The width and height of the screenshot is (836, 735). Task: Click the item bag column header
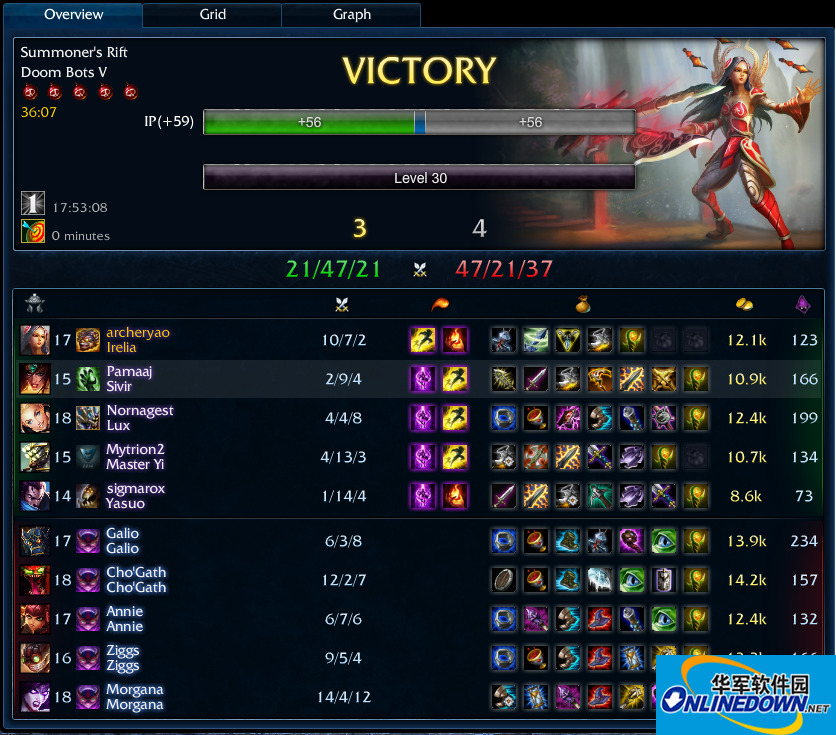(x=582, y=304)
